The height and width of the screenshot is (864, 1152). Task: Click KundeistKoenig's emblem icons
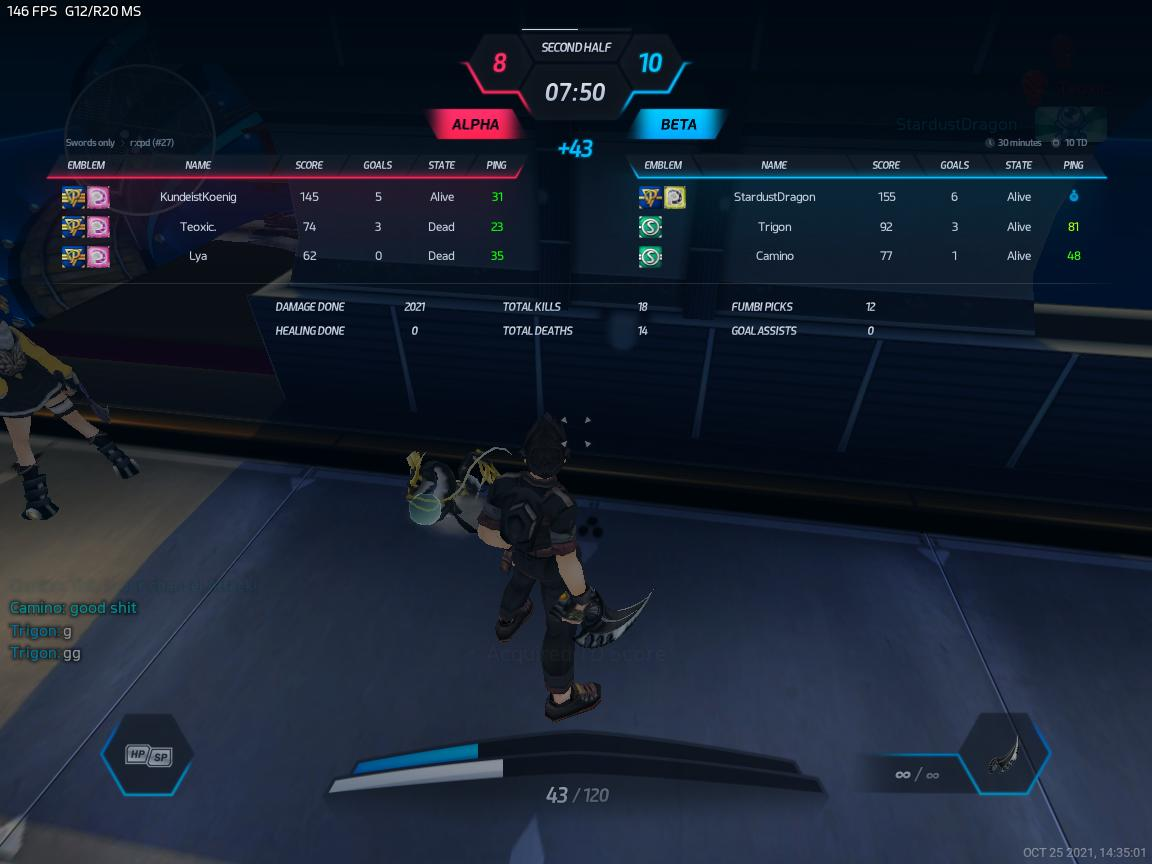(x=86, y=198)
